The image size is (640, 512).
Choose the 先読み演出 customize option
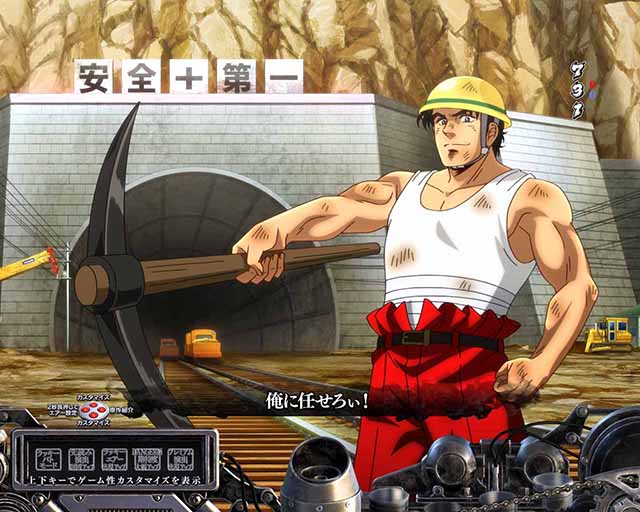pyautogui.click(x=77, y=458)
